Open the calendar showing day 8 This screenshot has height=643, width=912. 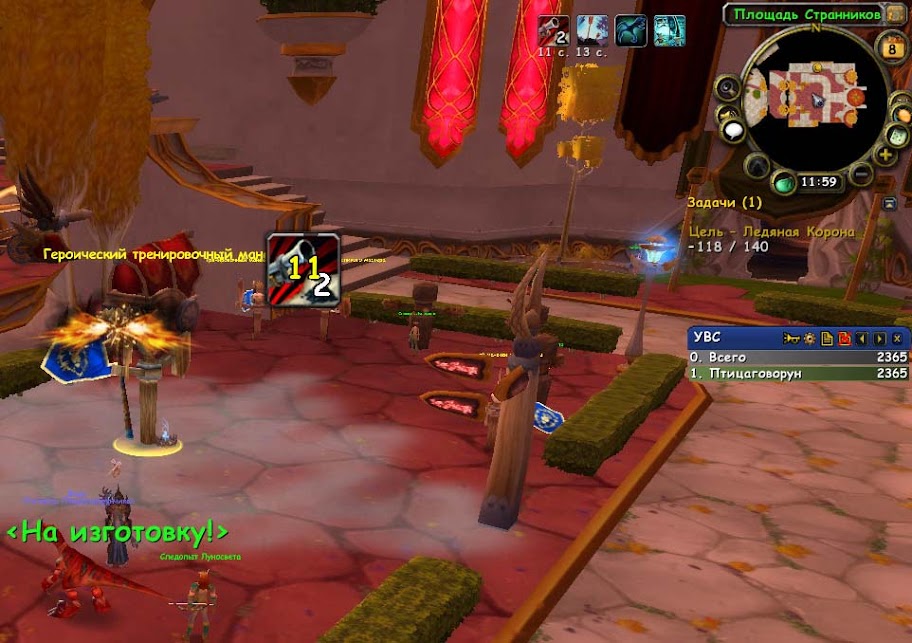891,46
